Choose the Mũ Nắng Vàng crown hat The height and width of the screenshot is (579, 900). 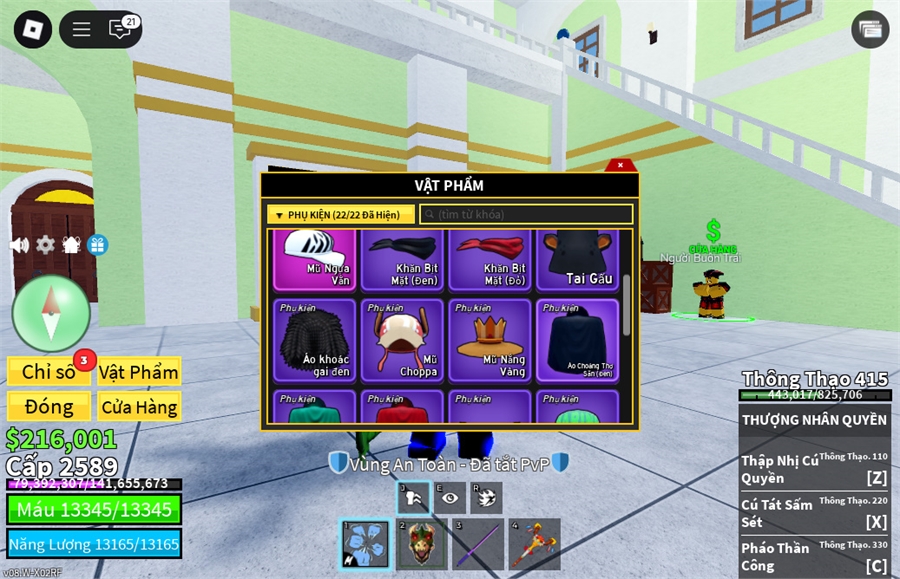click(x=490, y=340)
